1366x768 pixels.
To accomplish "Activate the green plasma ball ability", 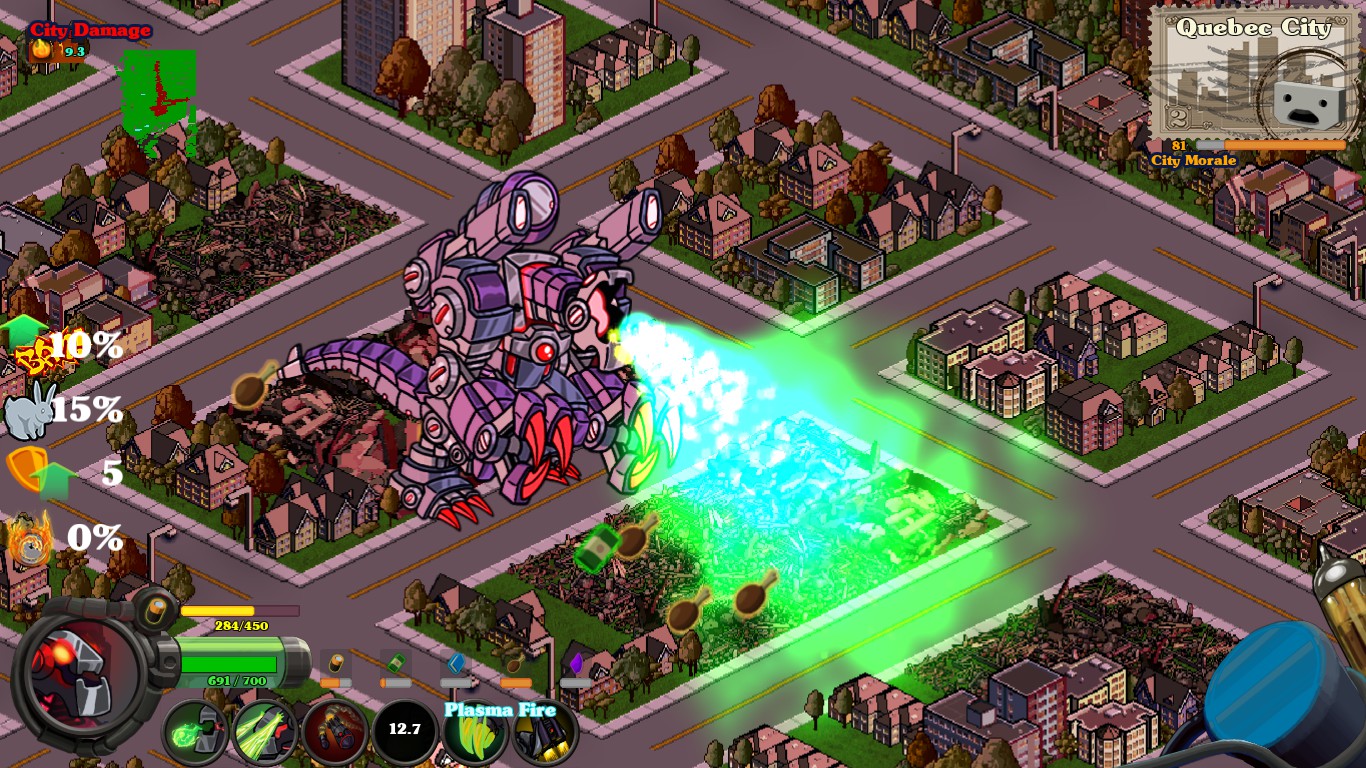I will point(194,731).
